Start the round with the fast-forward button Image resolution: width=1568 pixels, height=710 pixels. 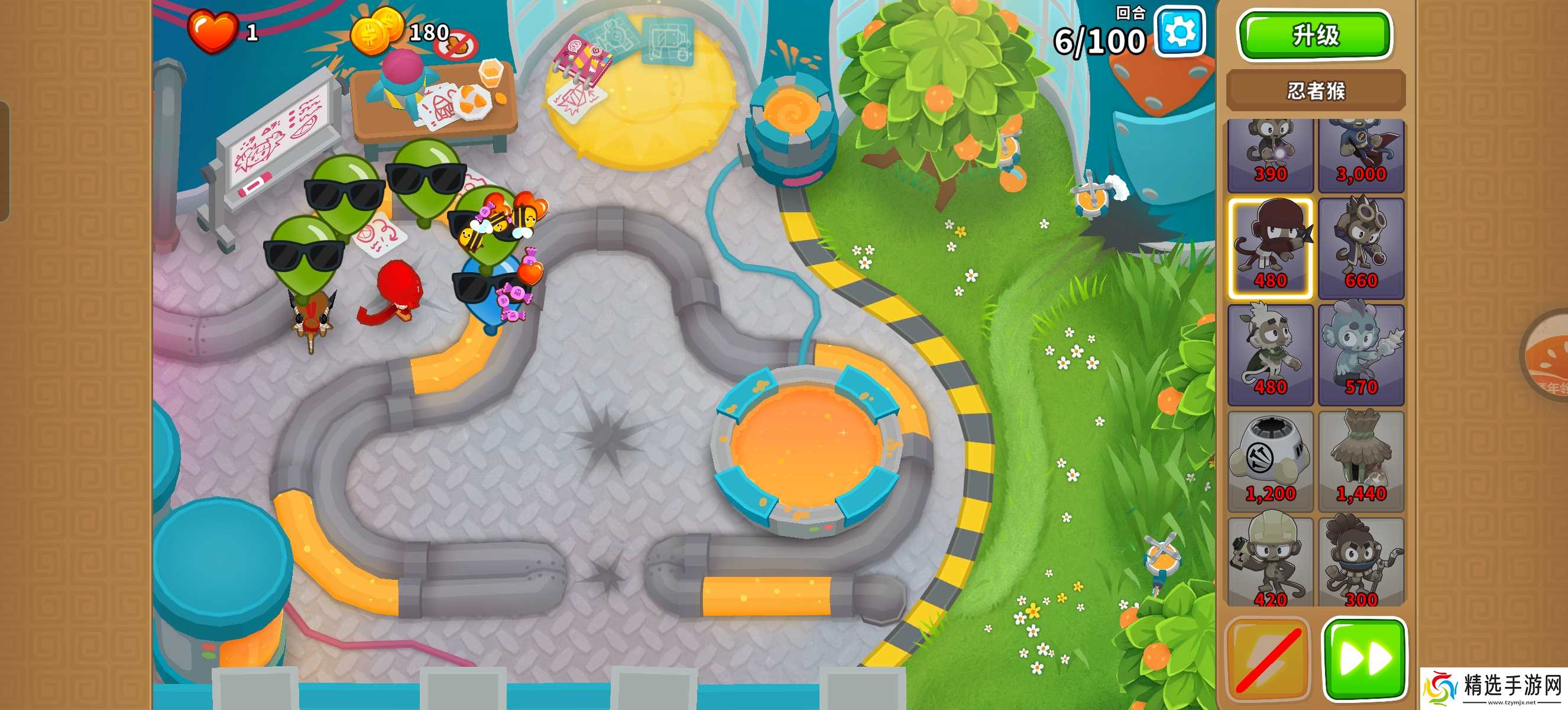click(x=1365, y=657)
